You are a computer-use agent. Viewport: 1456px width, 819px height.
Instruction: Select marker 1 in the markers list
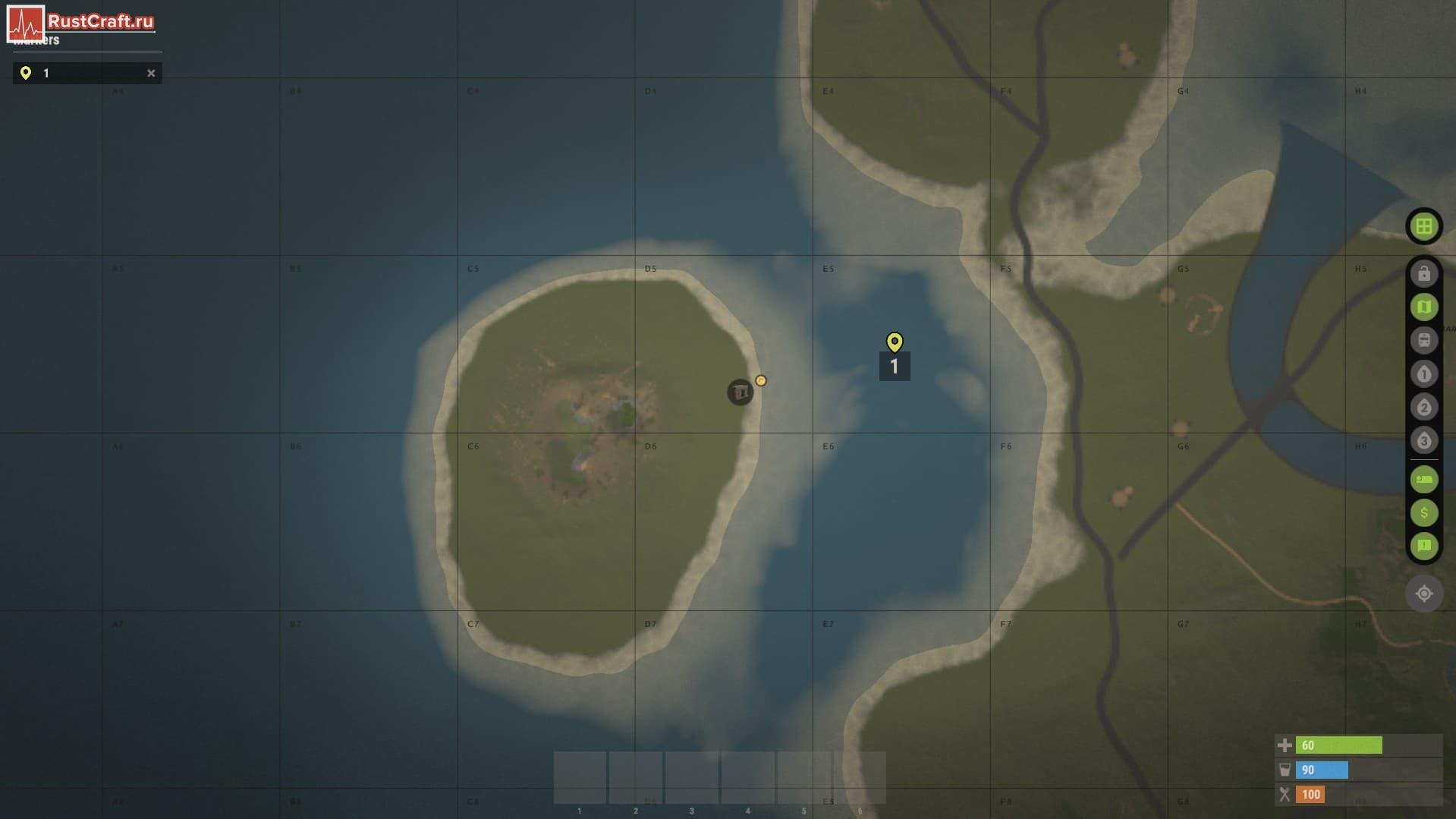(83, 73)
